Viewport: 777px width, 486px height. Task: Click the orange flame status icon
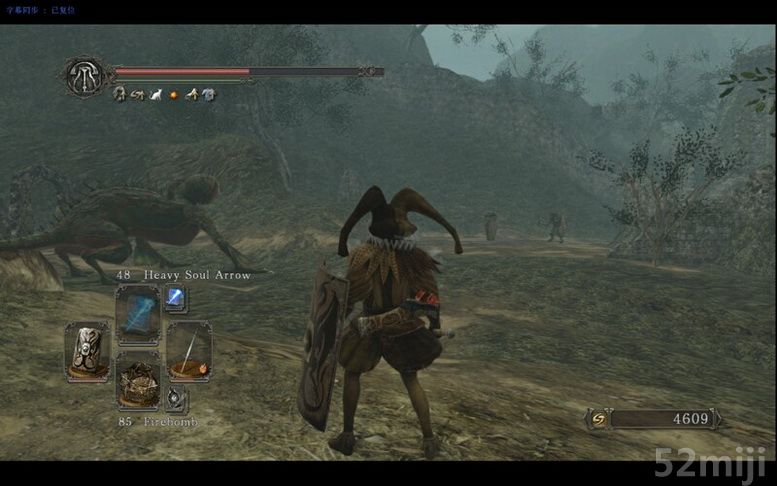[172, 95]
